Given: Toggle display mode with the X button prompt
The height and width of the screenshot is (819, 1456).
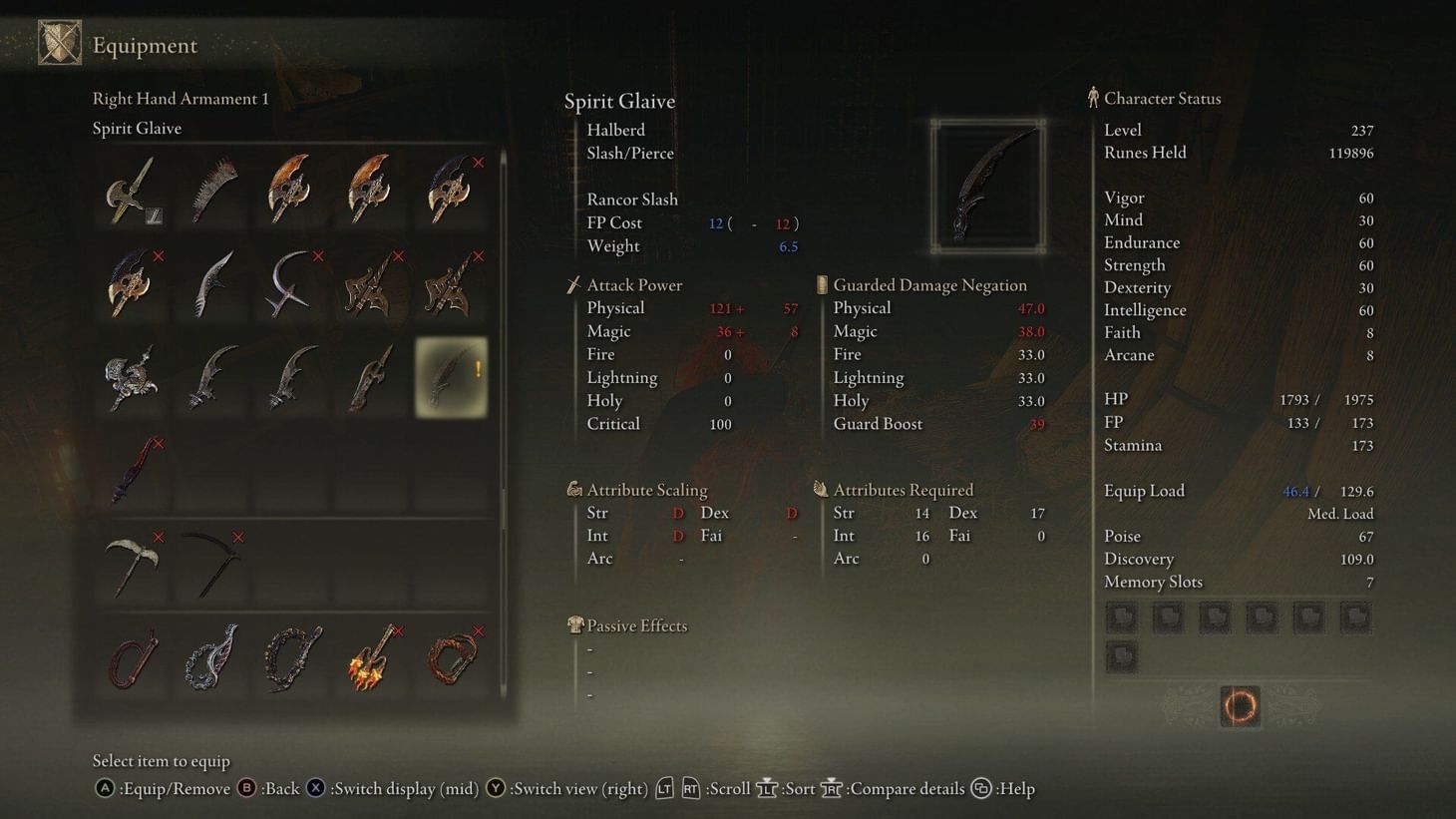Looking at the screenshot, I should [x=316, y=788].
